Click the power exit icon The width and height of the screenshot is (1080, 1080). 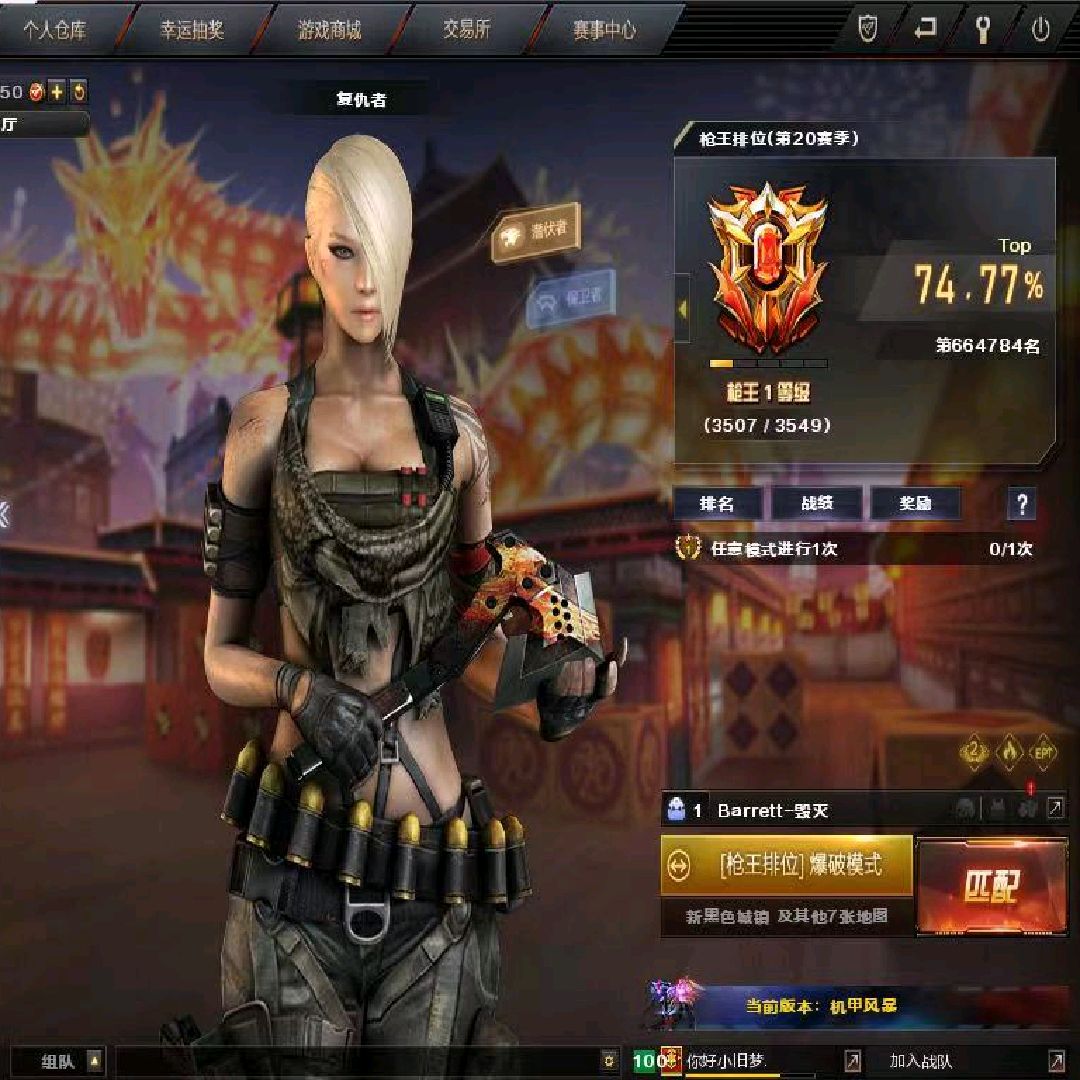tap(1040, 29)
